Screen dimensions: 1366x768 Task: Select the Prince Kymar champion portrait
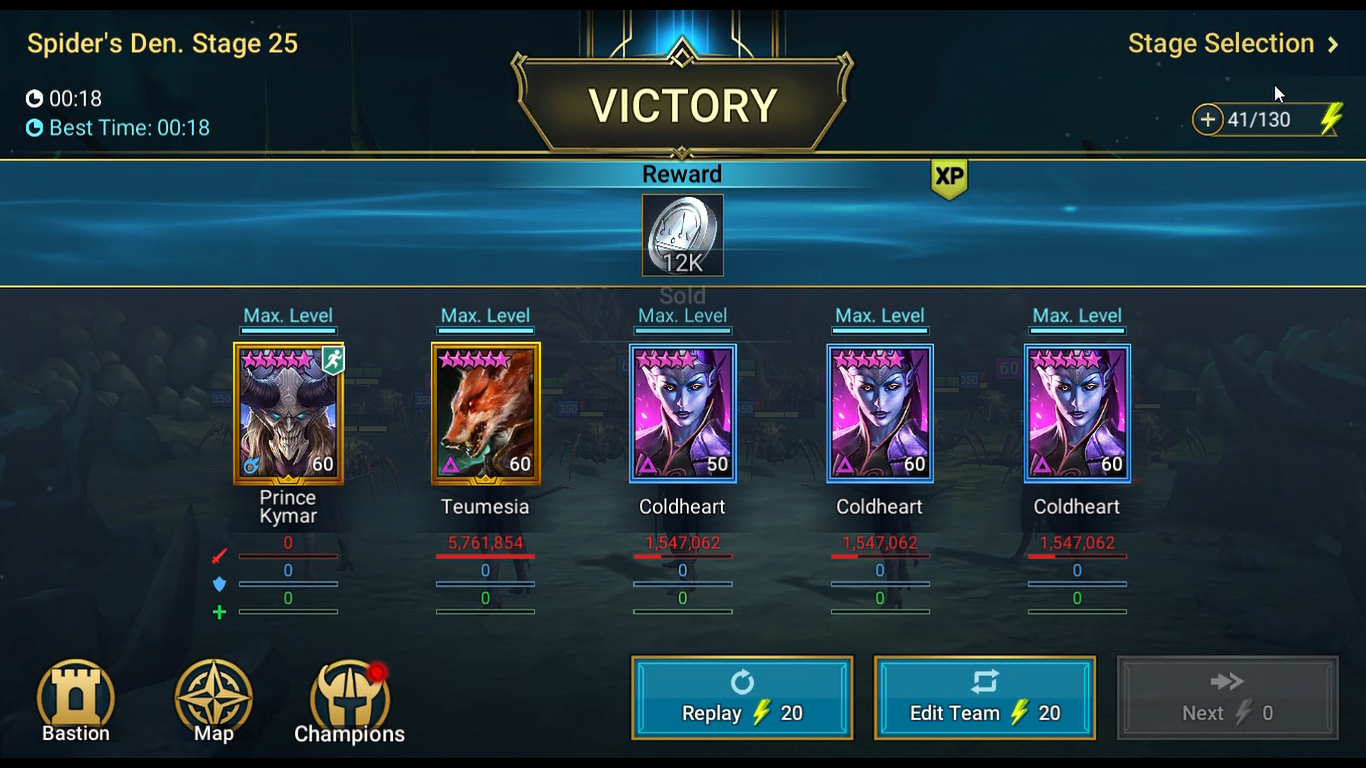tap(288, 413)
